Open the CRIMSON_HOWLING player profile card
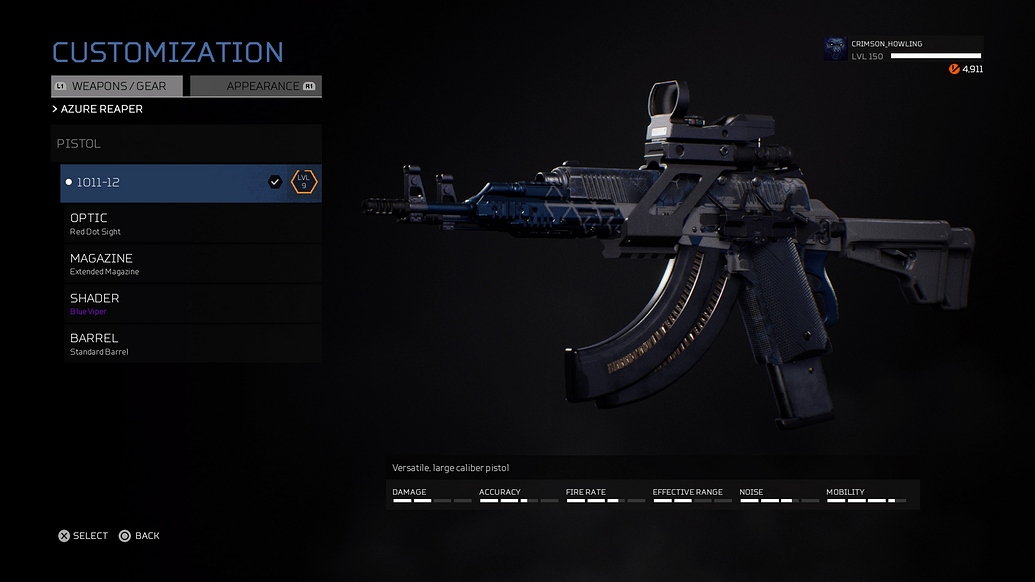This screenshot has height=582, width=1035. click(903, 50)
